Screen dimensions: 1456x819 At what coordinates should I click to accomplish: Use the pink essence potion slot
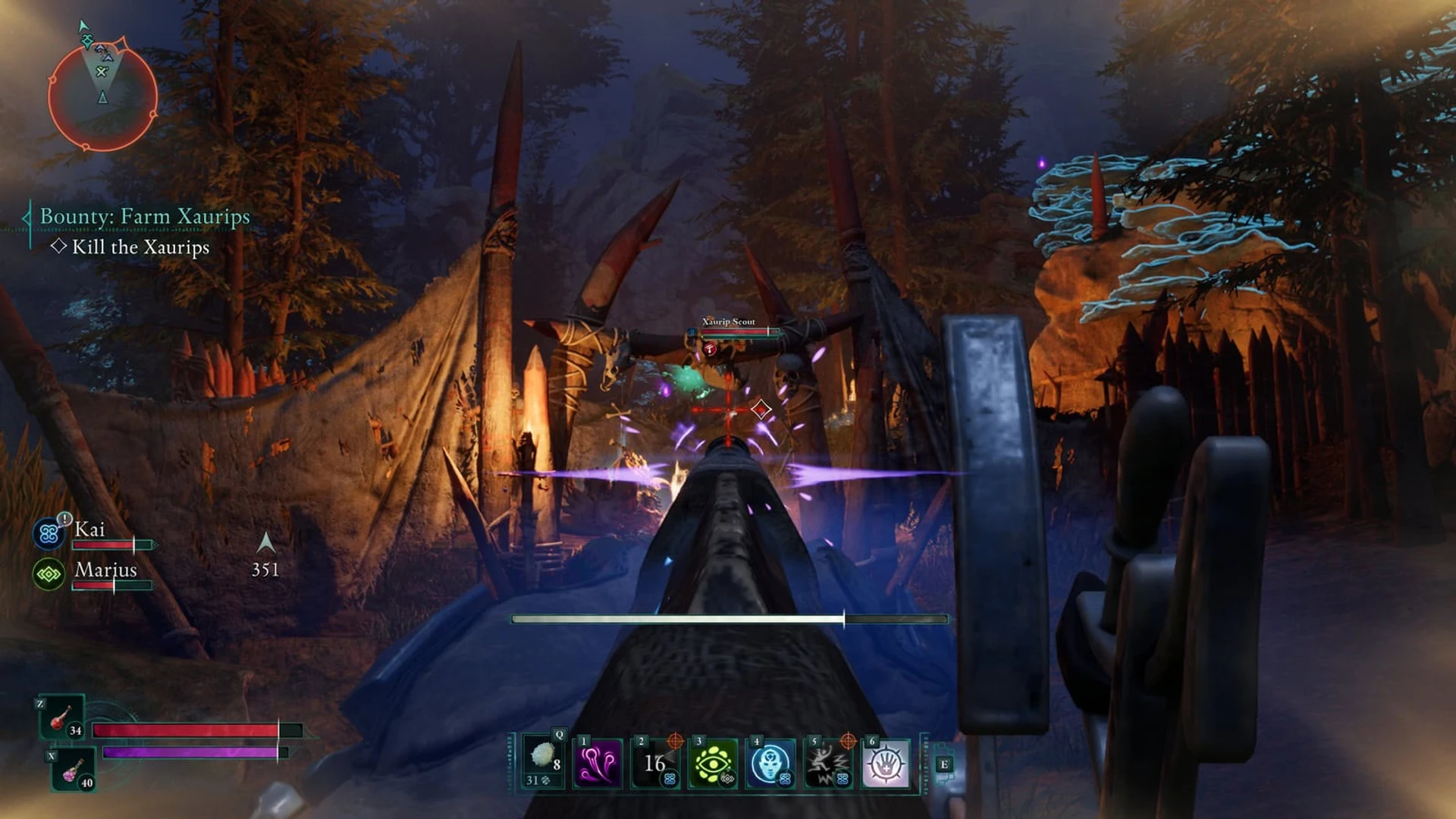(74, 770)
